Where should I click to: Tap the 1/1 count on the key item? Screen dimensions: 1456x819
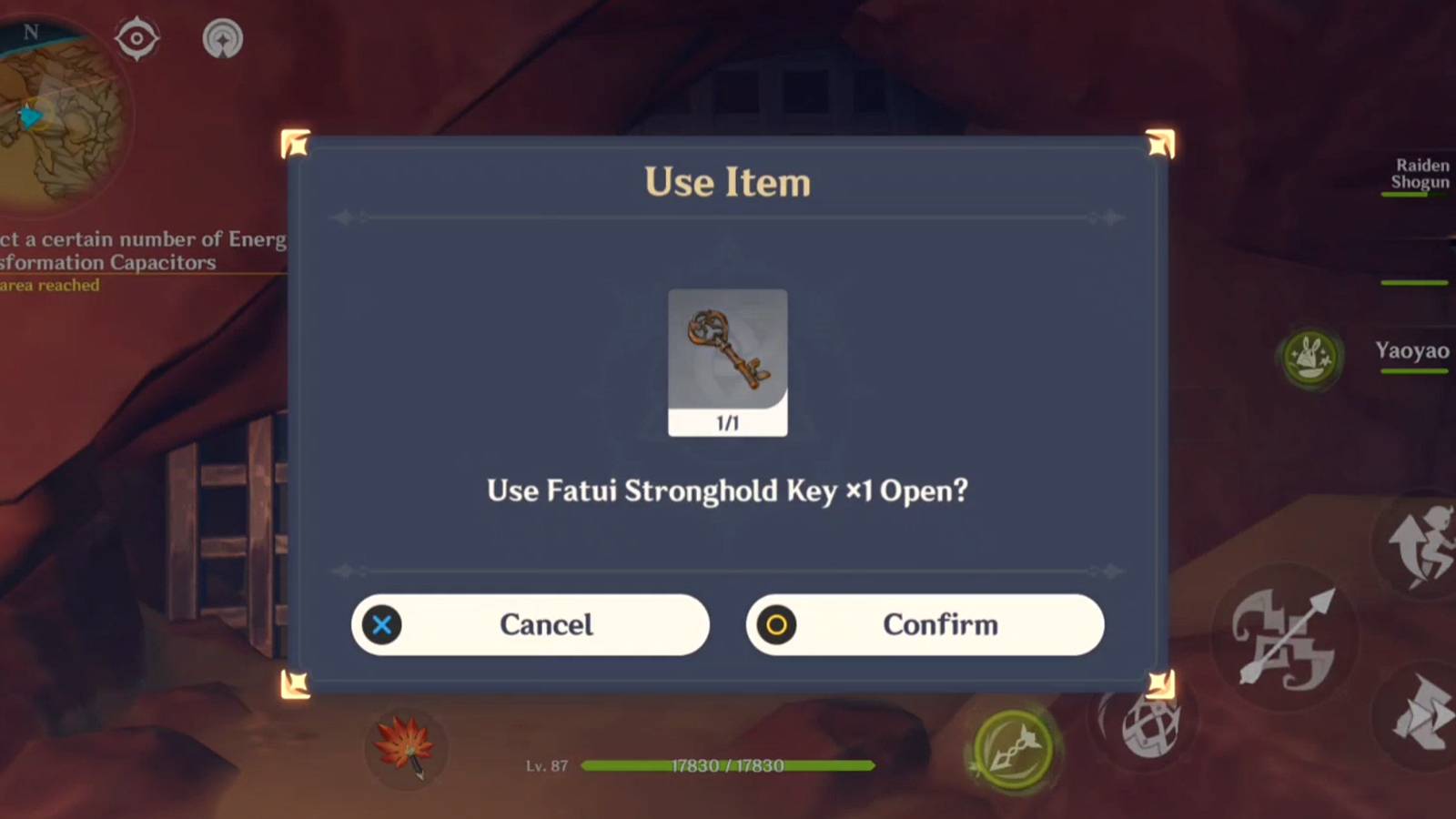[727, 421]
